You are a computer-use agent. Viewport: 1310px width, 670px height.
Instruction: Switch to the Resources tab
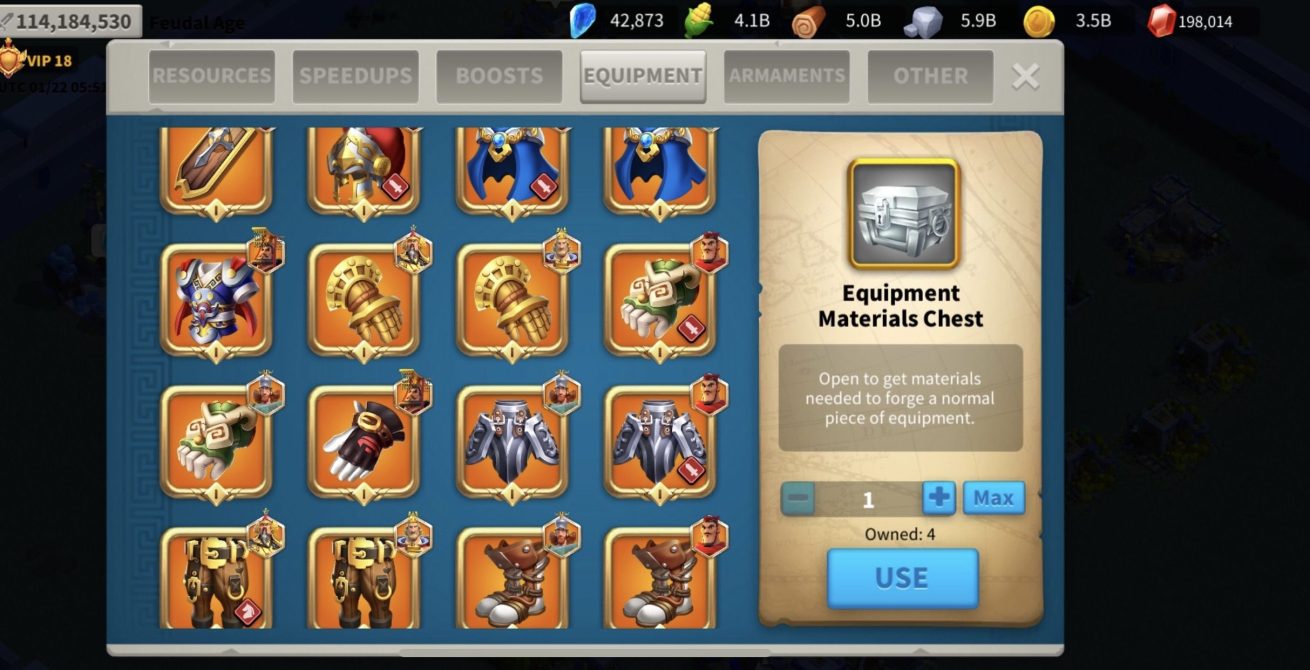[211, 76]
